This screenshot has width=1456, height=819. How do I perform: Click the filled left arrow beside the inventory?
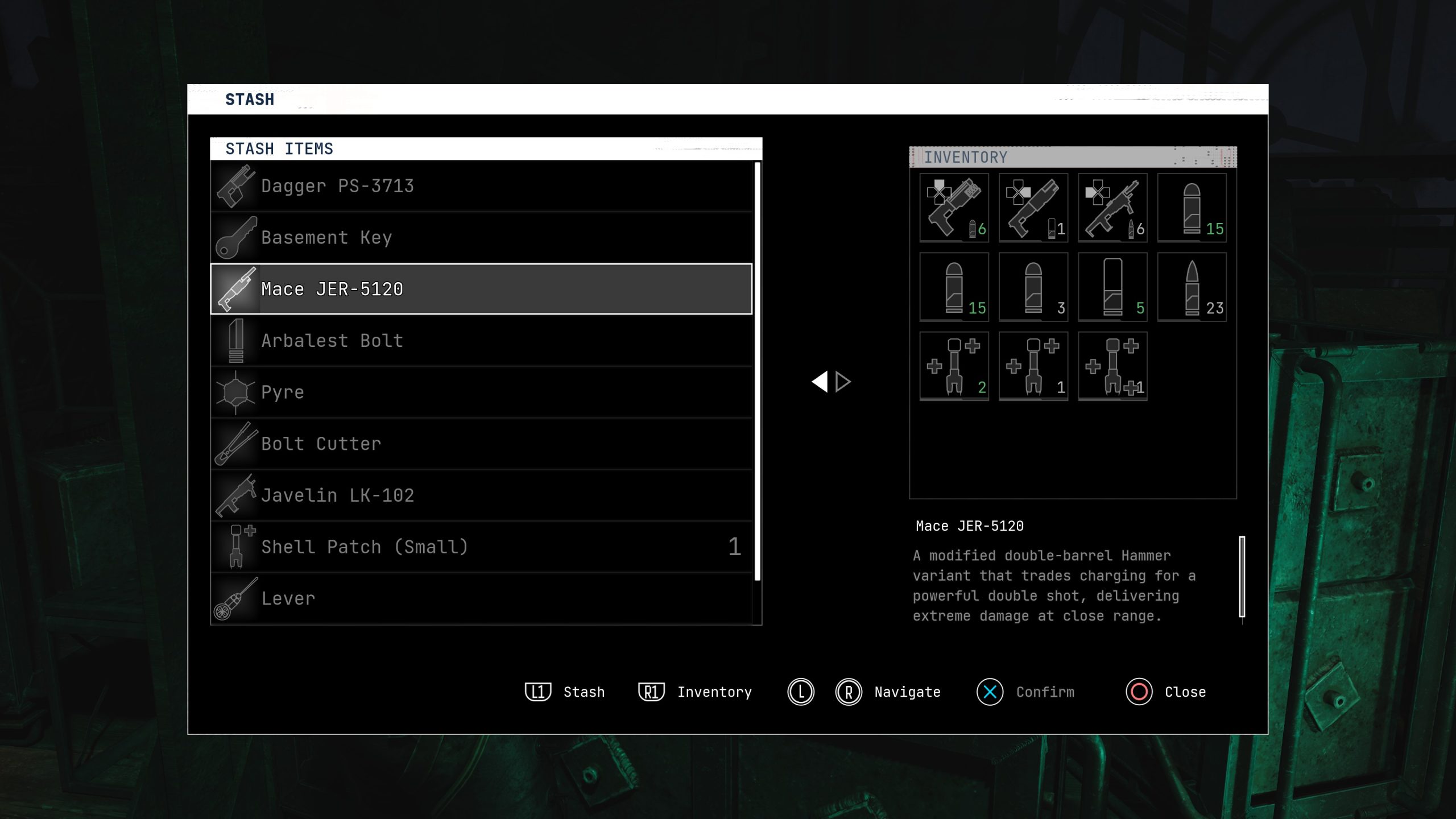point(820,382)
